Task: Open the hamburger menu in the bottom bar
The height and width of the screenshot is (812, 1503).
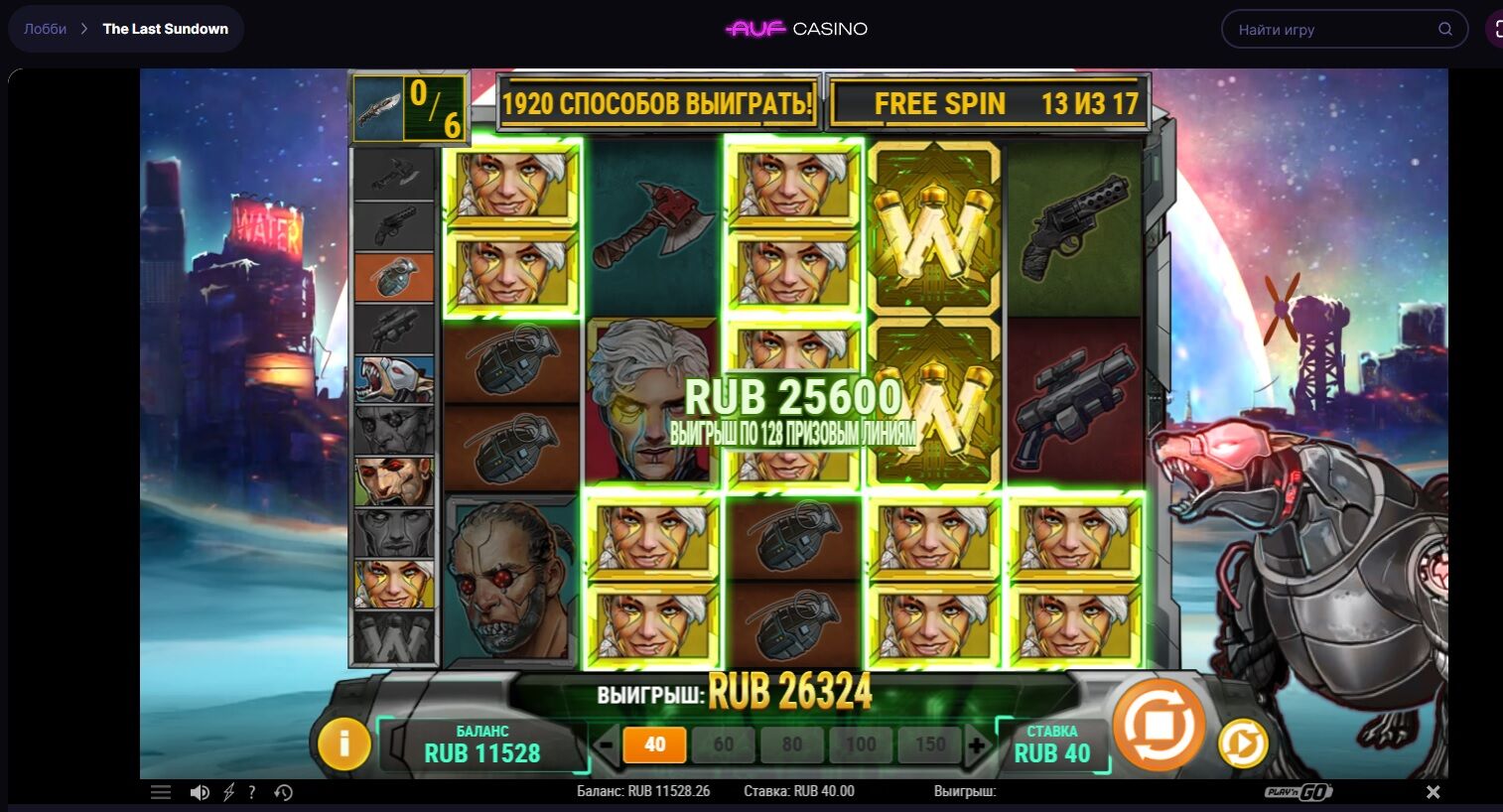Action: pyautogui.click(x=161, y=792)
